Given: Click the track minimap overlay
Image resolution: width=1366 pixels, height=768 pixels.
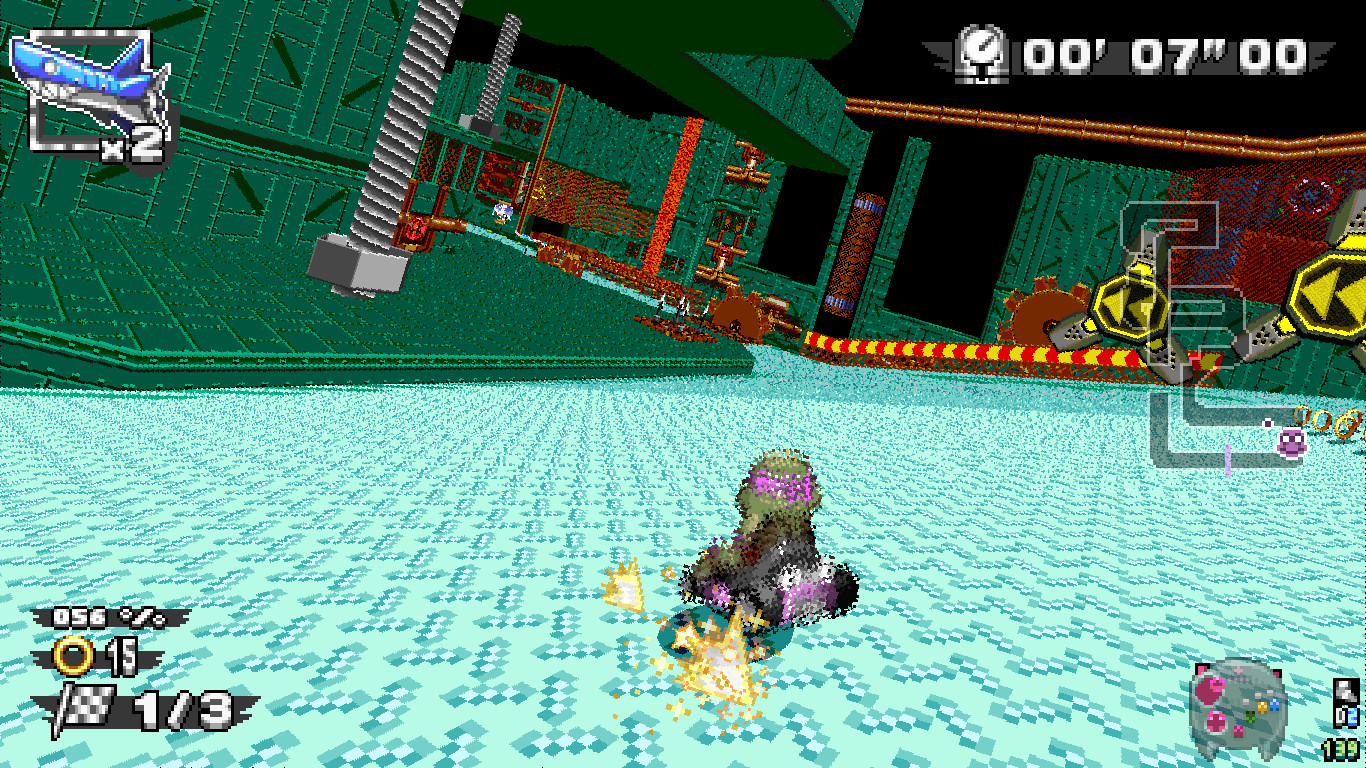Looking at the screenshot, I should pyautogui.click(x=1238, y=705).
